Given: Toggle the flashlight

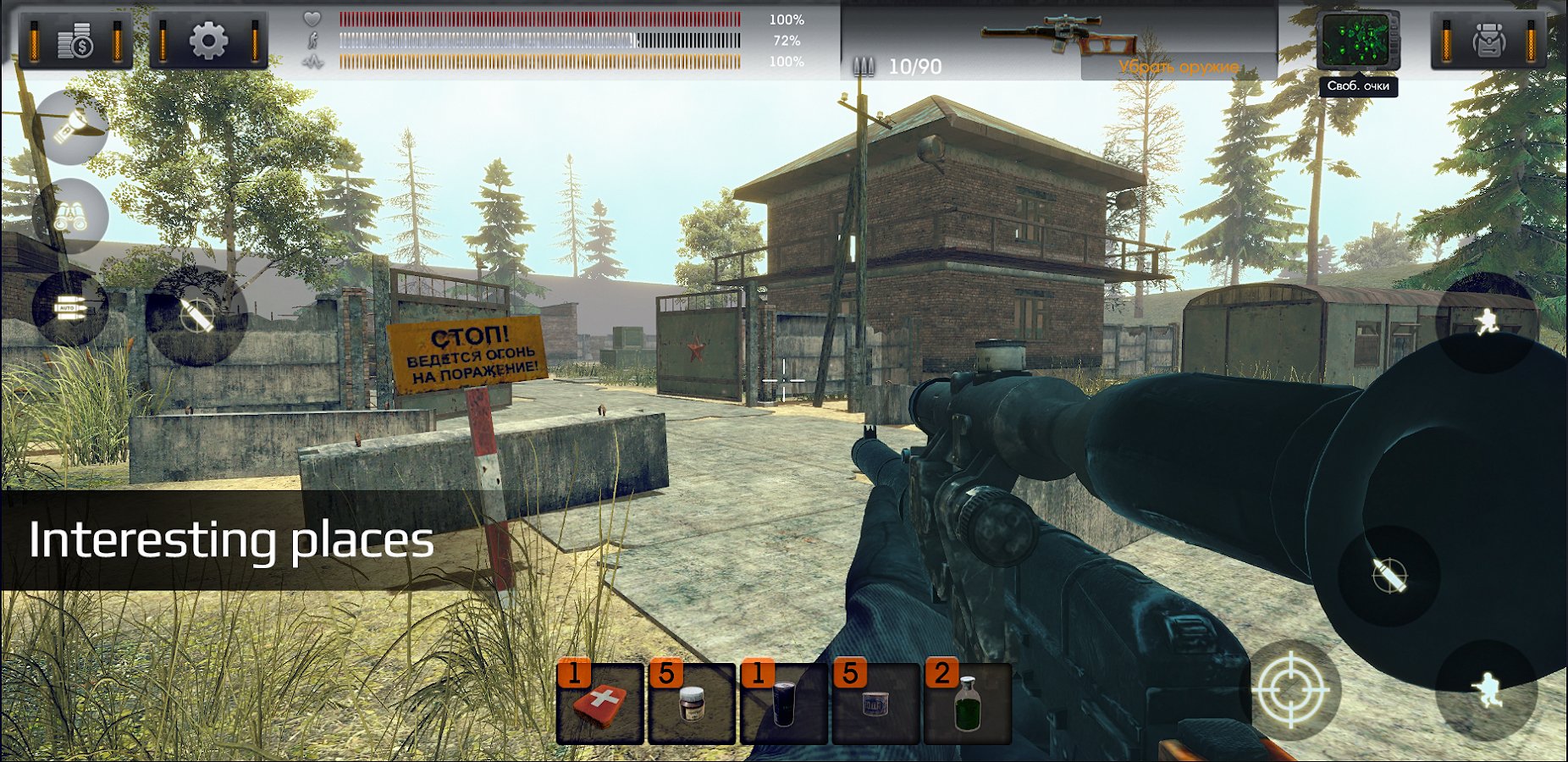Looking at the screenshot, I should click(x=69, y=128).
